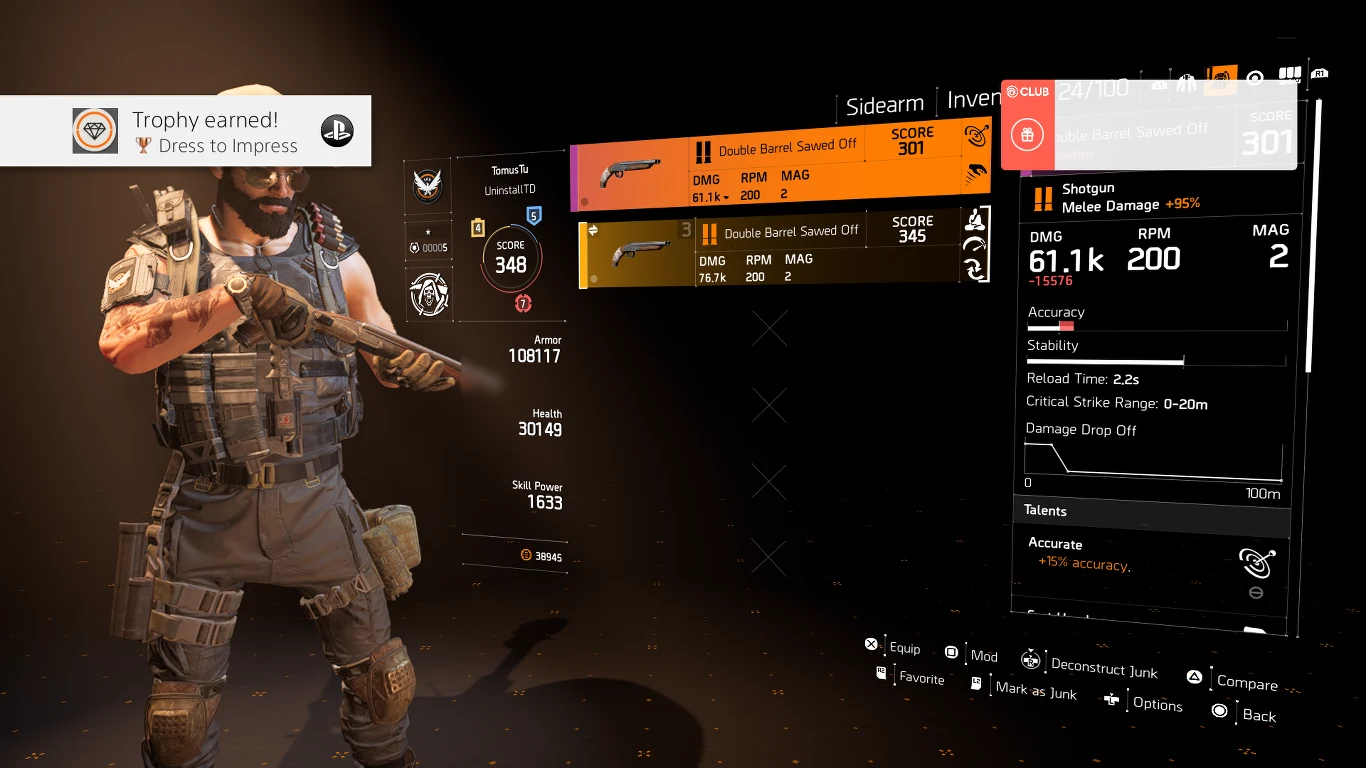Image resolution: width=1366 pixels, height=768 pixels.
Task: Click the crafting circle icon near top right
Action: pyautogui.click(x=1255, y=77)
